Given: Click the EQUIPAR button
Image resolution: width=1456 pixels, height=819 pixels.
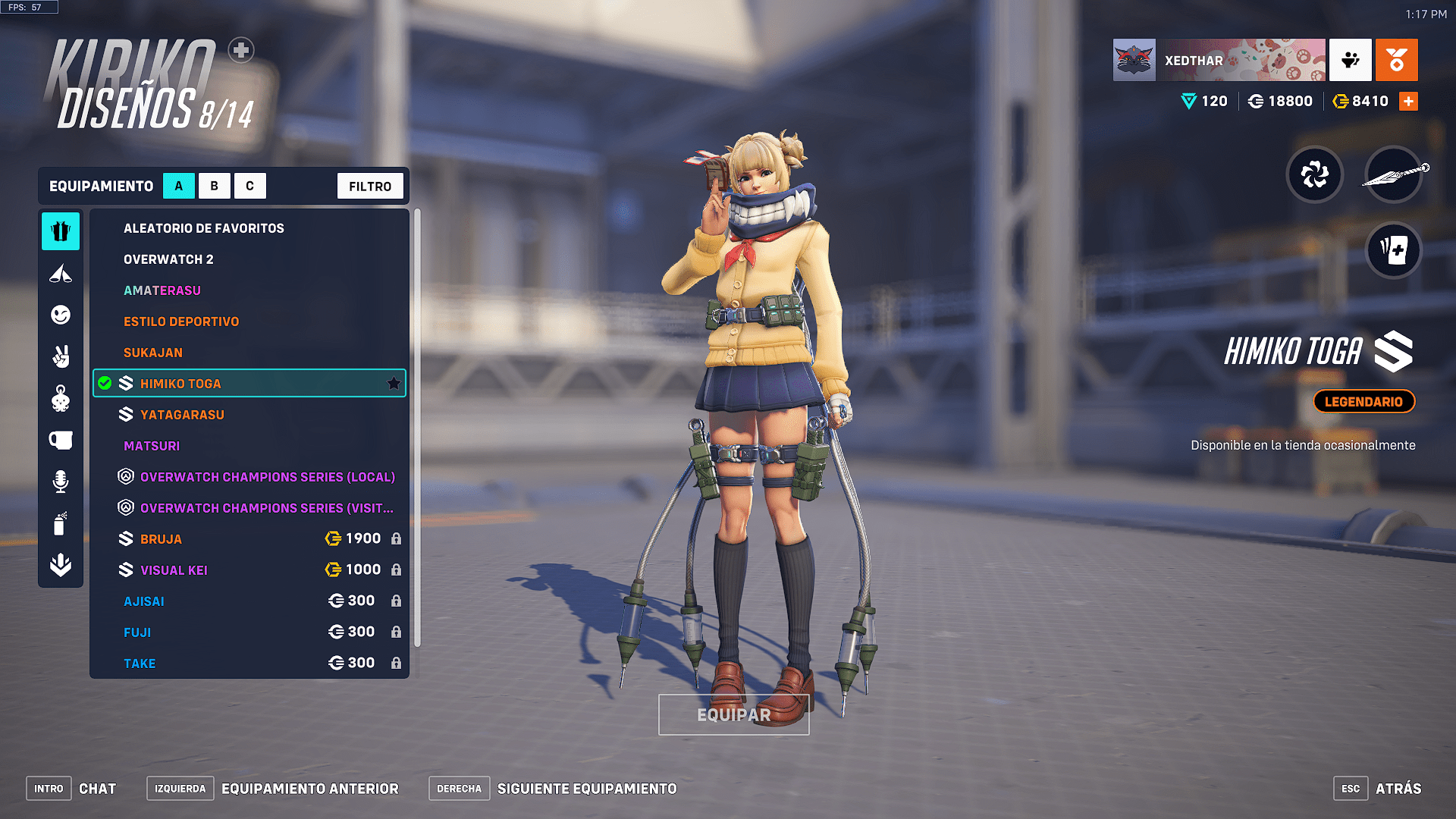Looking at the screenshot, I should 733,714.
